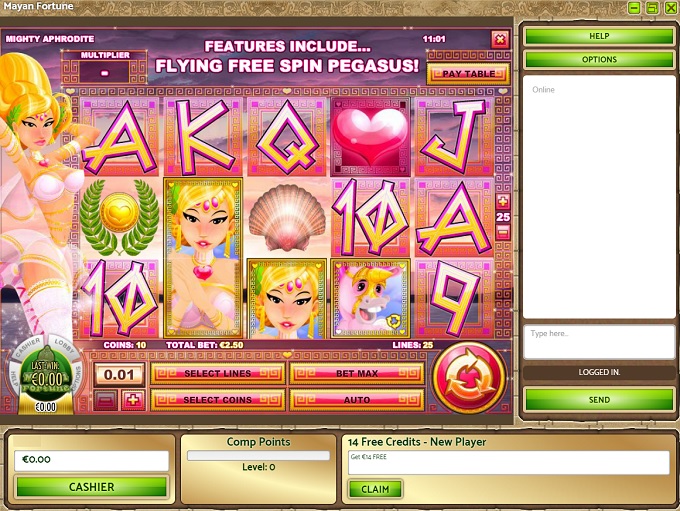
Task: Maximize the Mayan Fortune window
Action: (x=650, y=7)
